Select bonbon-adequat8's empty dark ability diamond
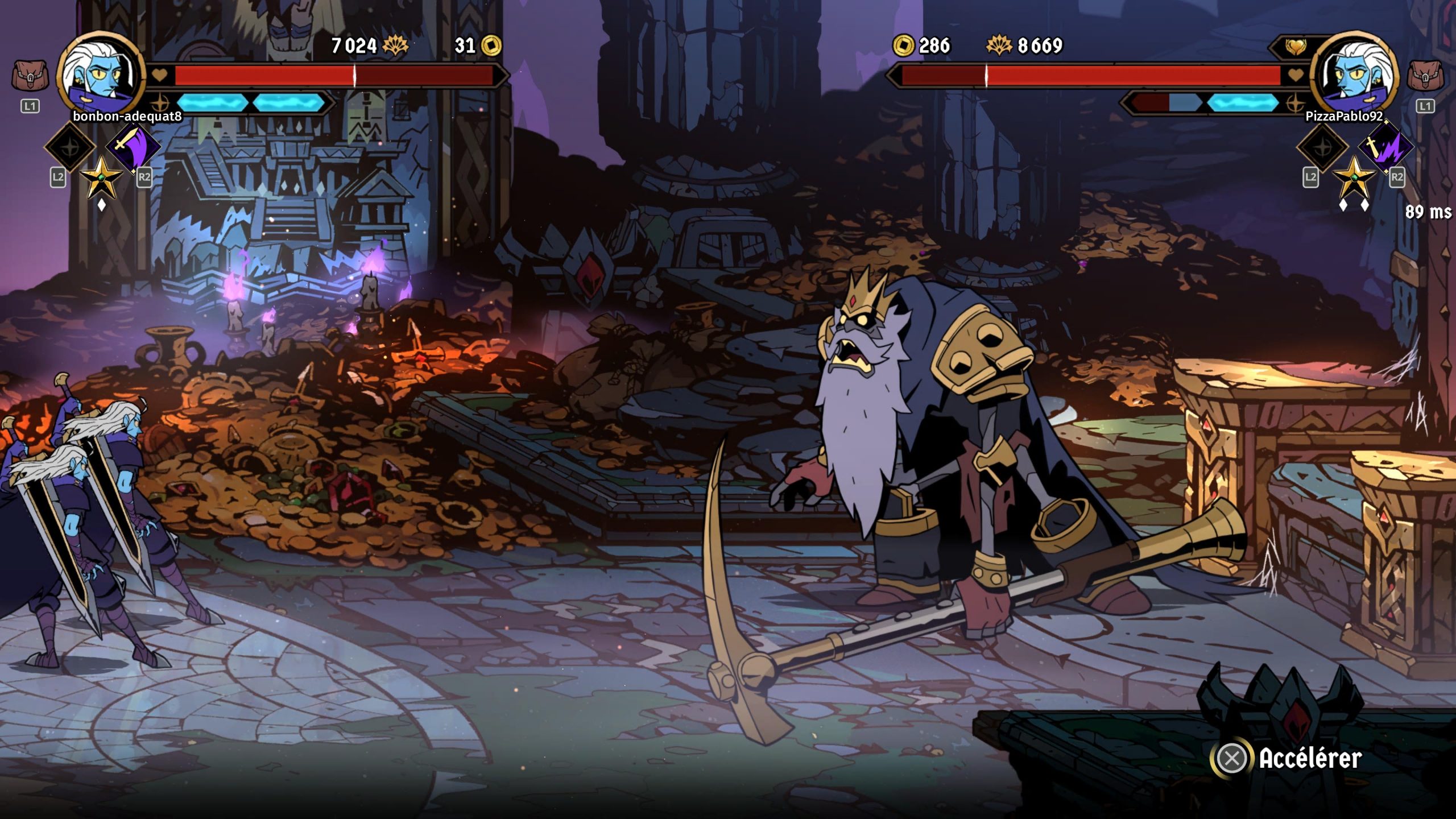The height and width of the screenshot is (819, 1456). tap(70, 147)
